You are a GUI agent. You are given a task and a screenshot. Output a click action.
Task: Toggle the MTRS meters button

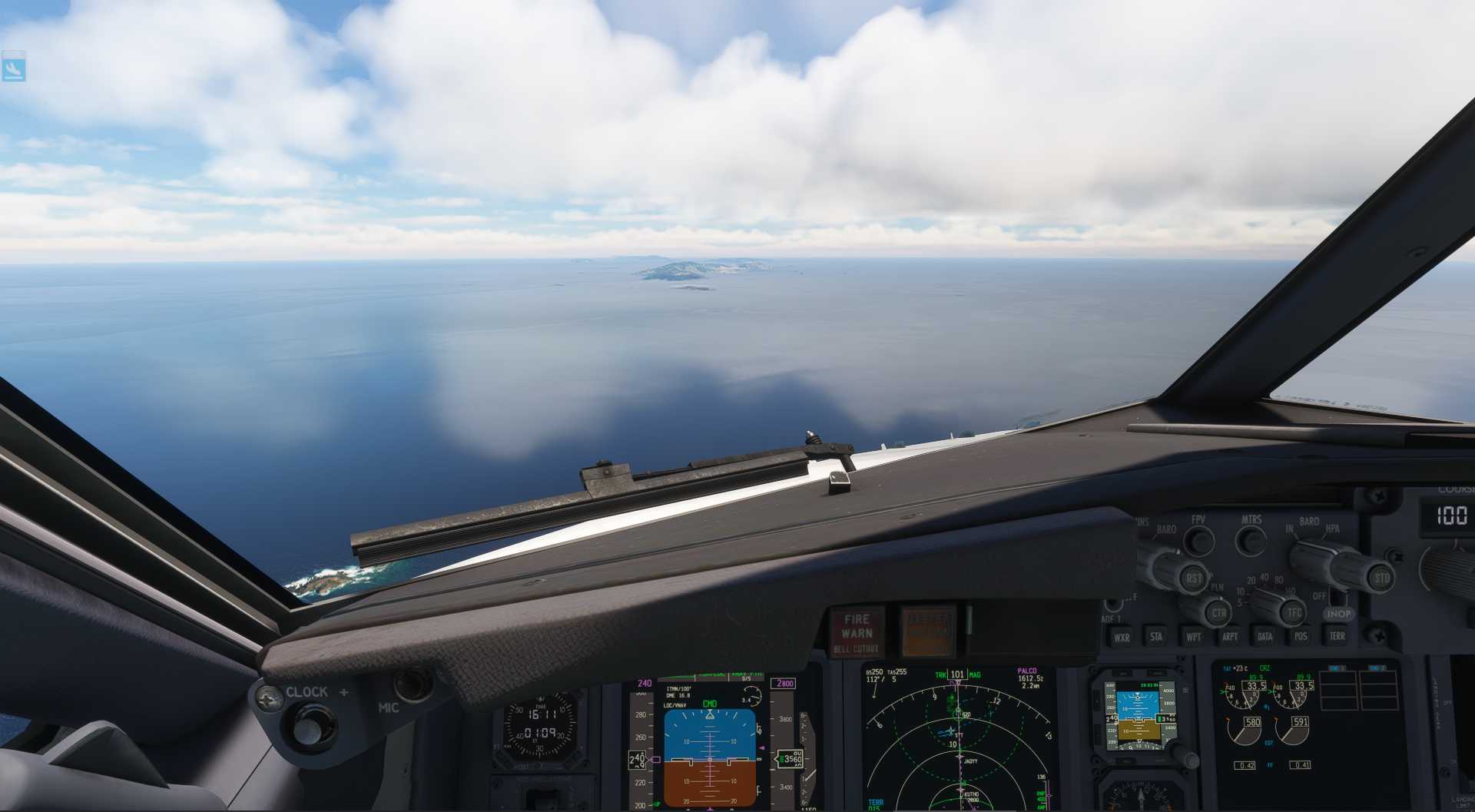[x=1251, y=540]
